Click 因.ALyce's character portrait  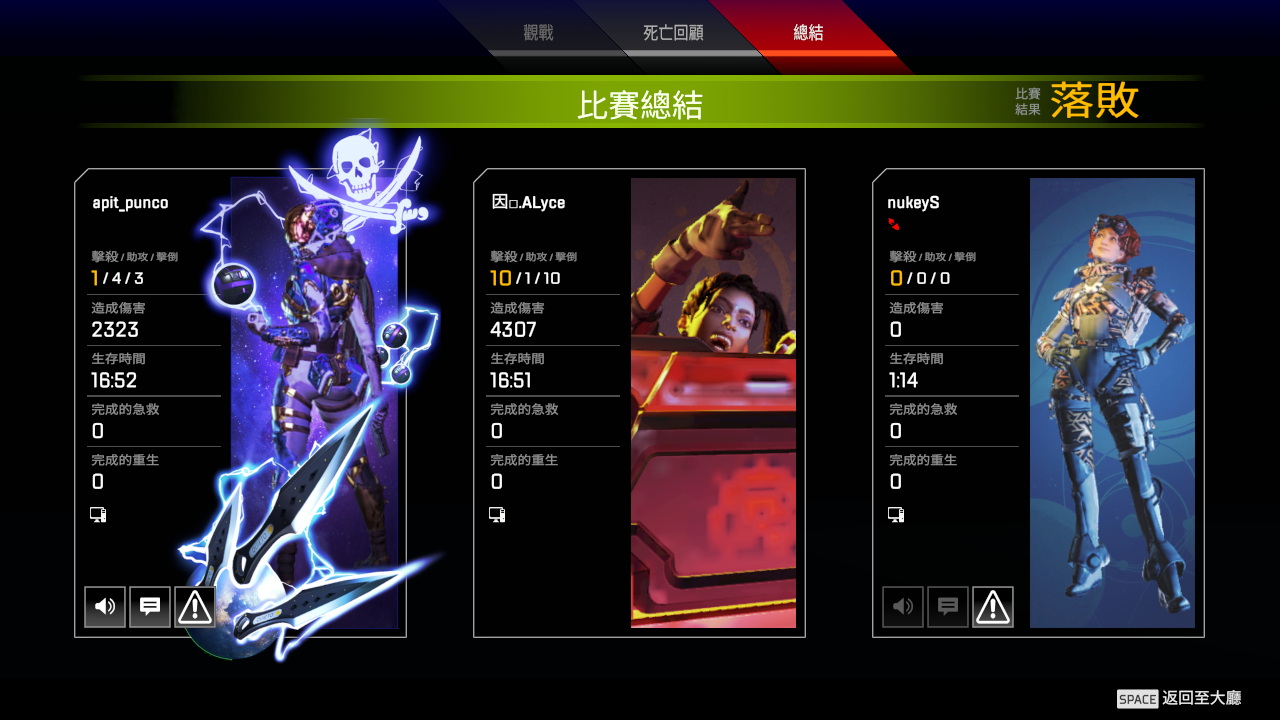(713, 400)
